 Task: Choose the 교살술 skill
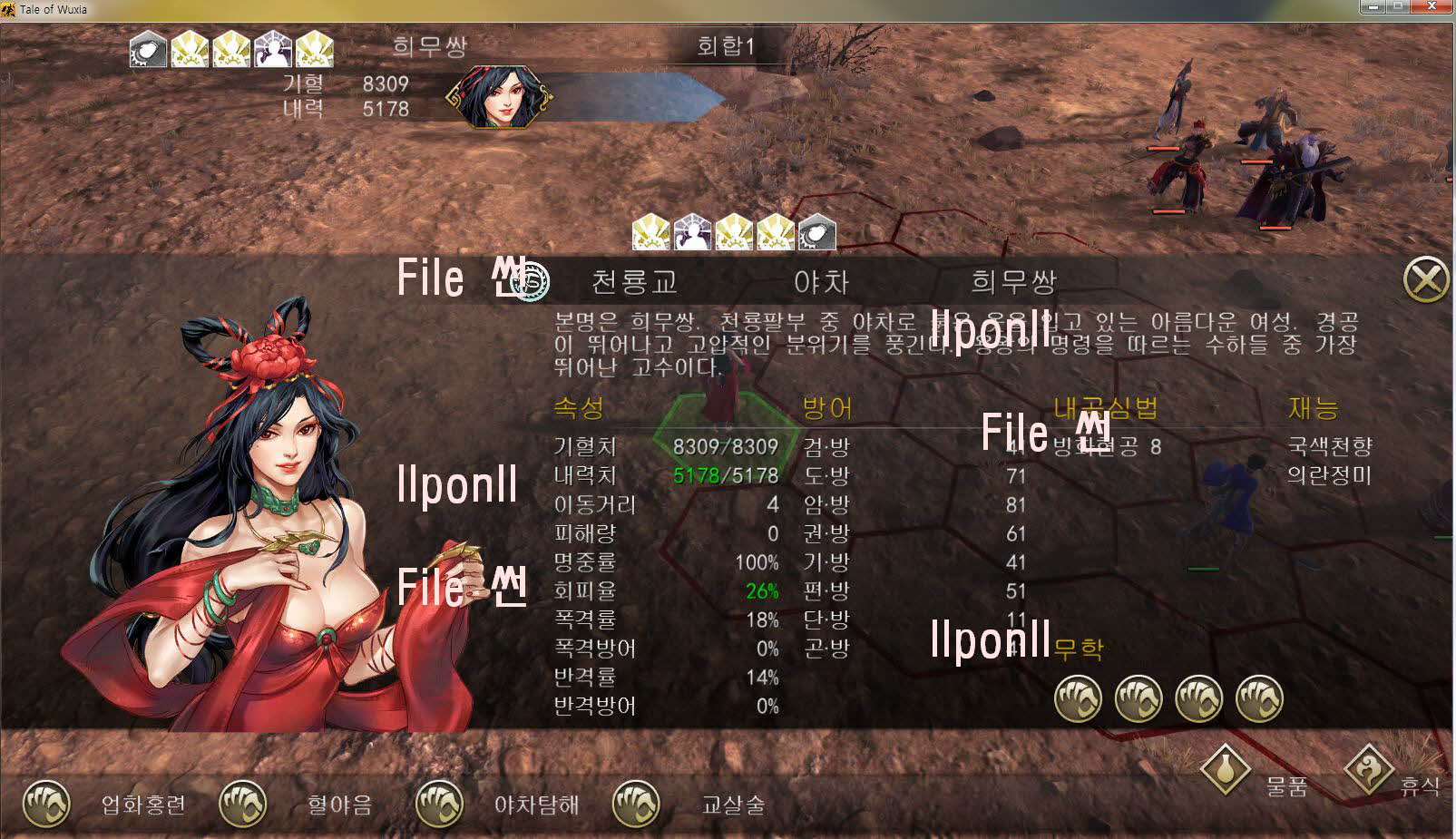[636, 804]
